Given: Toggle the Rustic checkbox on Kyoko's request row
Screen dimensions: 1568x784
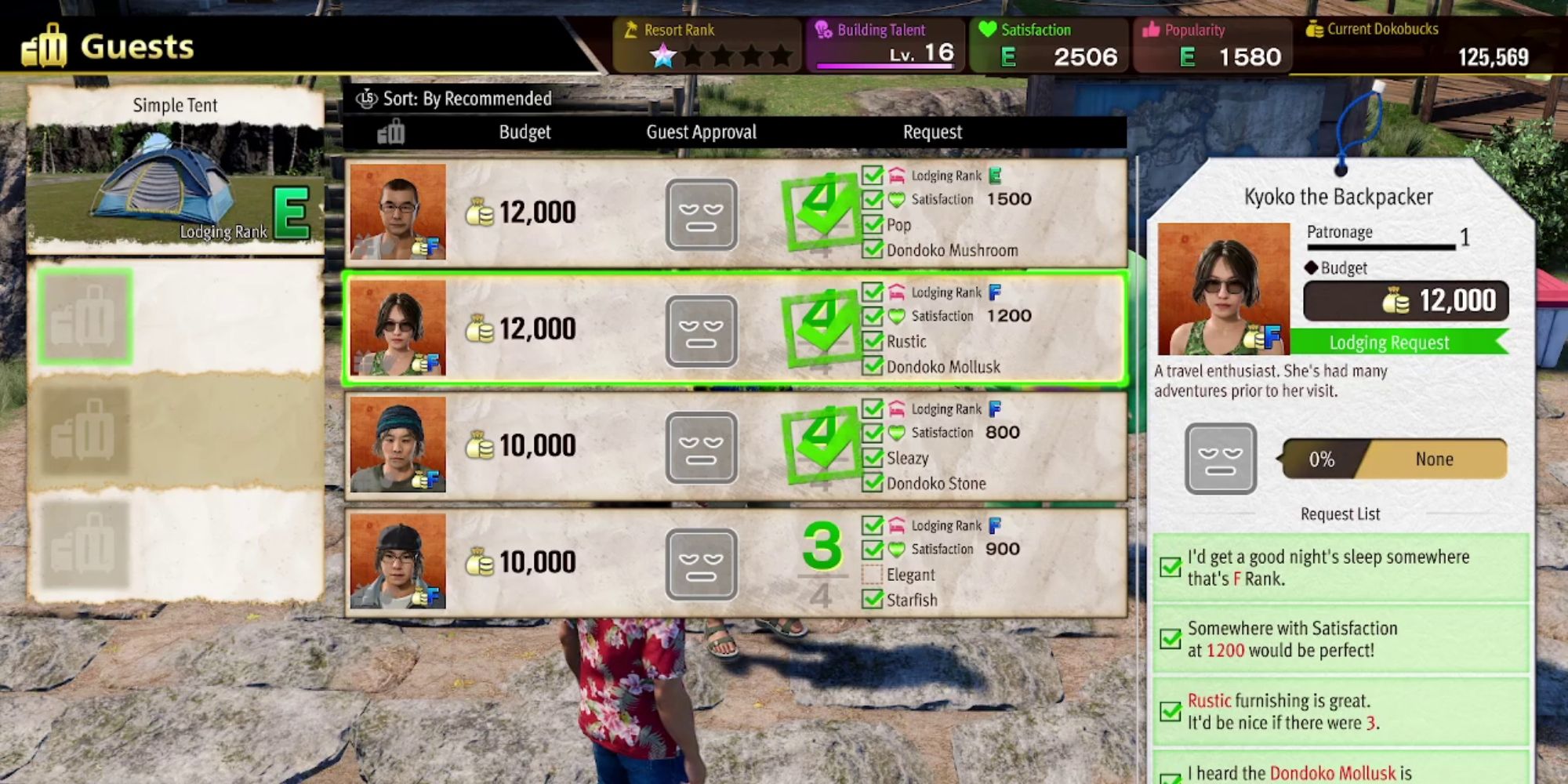Looking at the screenshot, I should click(873, 341).
